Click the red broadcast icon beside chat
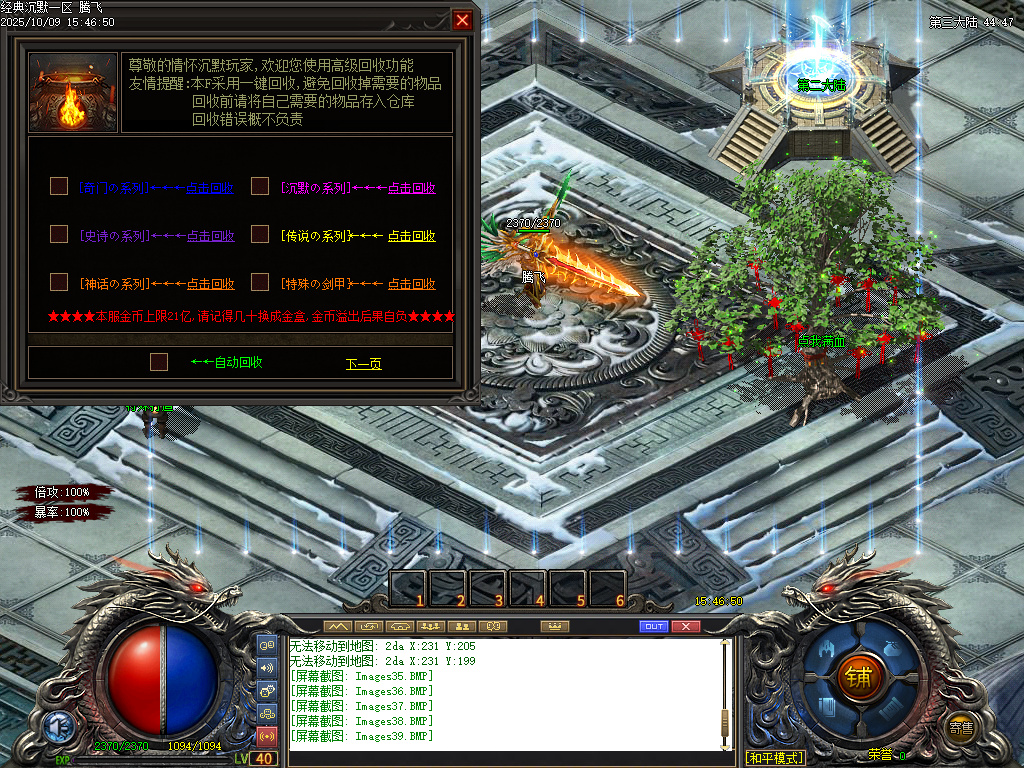 pyautogui.click(x=267, y=737)
